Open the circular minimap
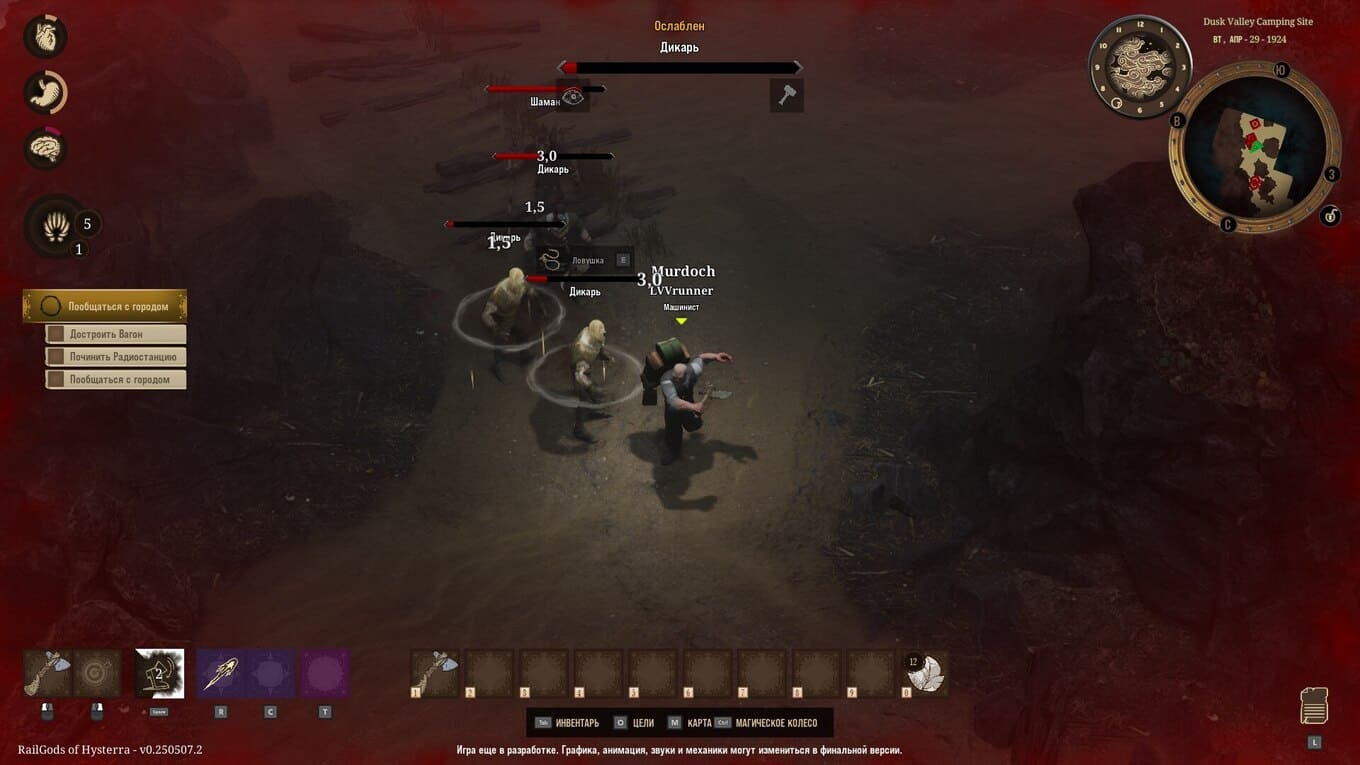The width and height of the screenshot is (1360, 765). click(1254, 147)
